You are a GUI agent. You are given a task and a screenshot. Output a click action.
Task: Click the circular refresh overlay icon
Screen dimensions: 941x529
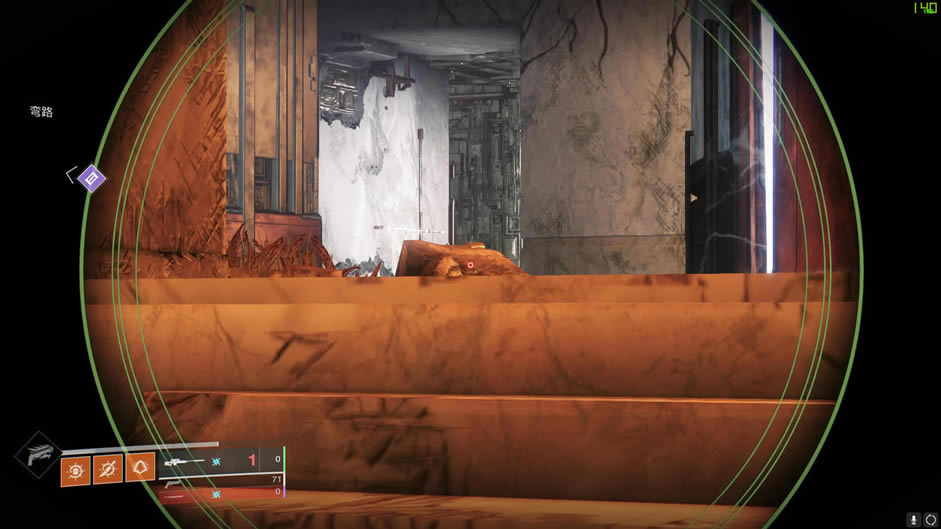click(931, 520)
